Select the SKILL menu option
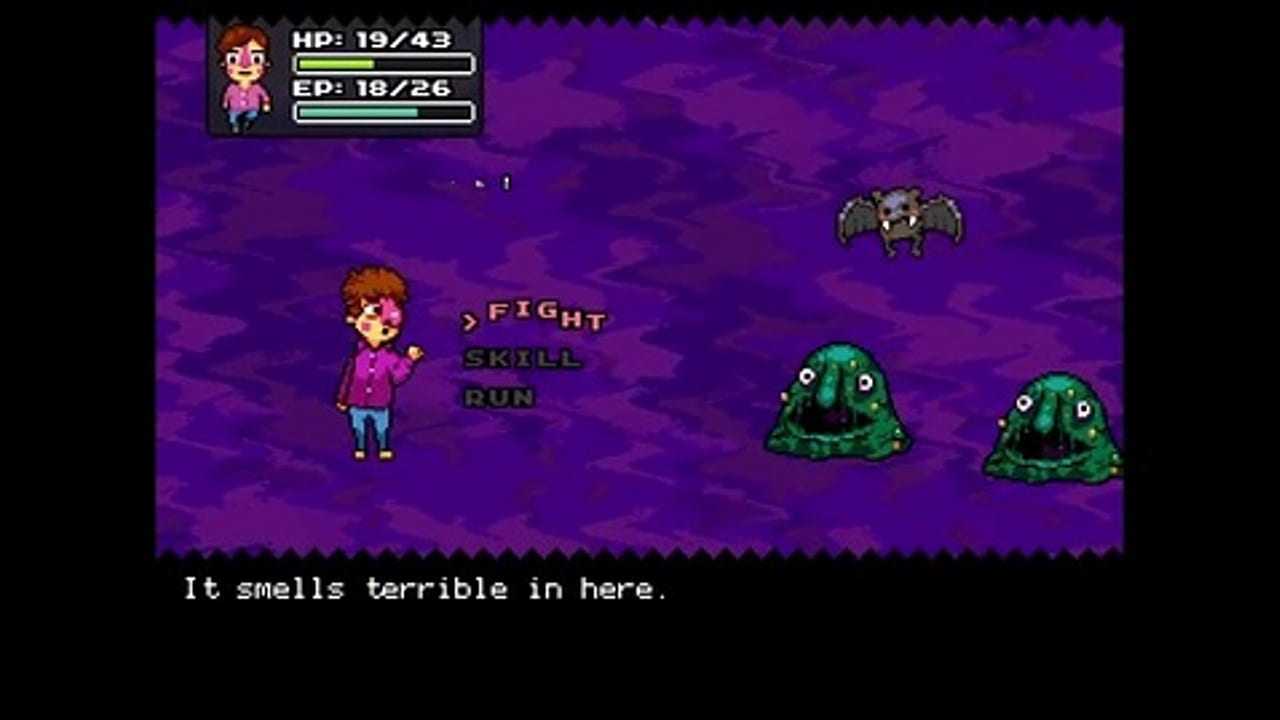 [522, 358]
